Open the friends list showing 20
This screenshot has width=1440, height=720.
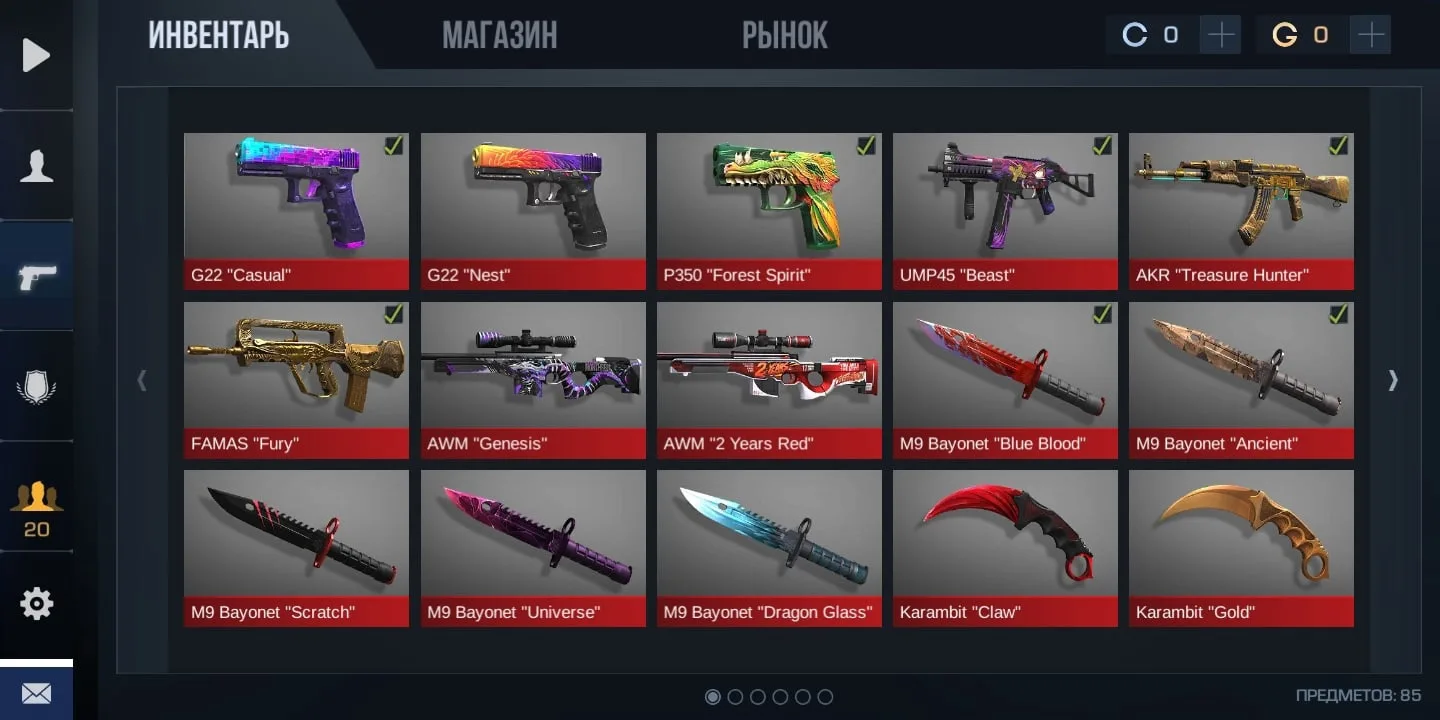click(36, 508)
